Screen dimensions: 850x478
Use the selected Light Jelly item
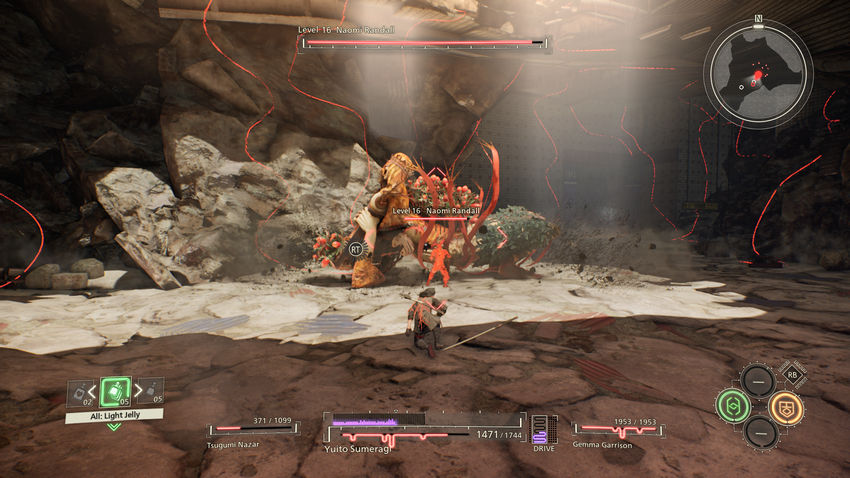114,393
